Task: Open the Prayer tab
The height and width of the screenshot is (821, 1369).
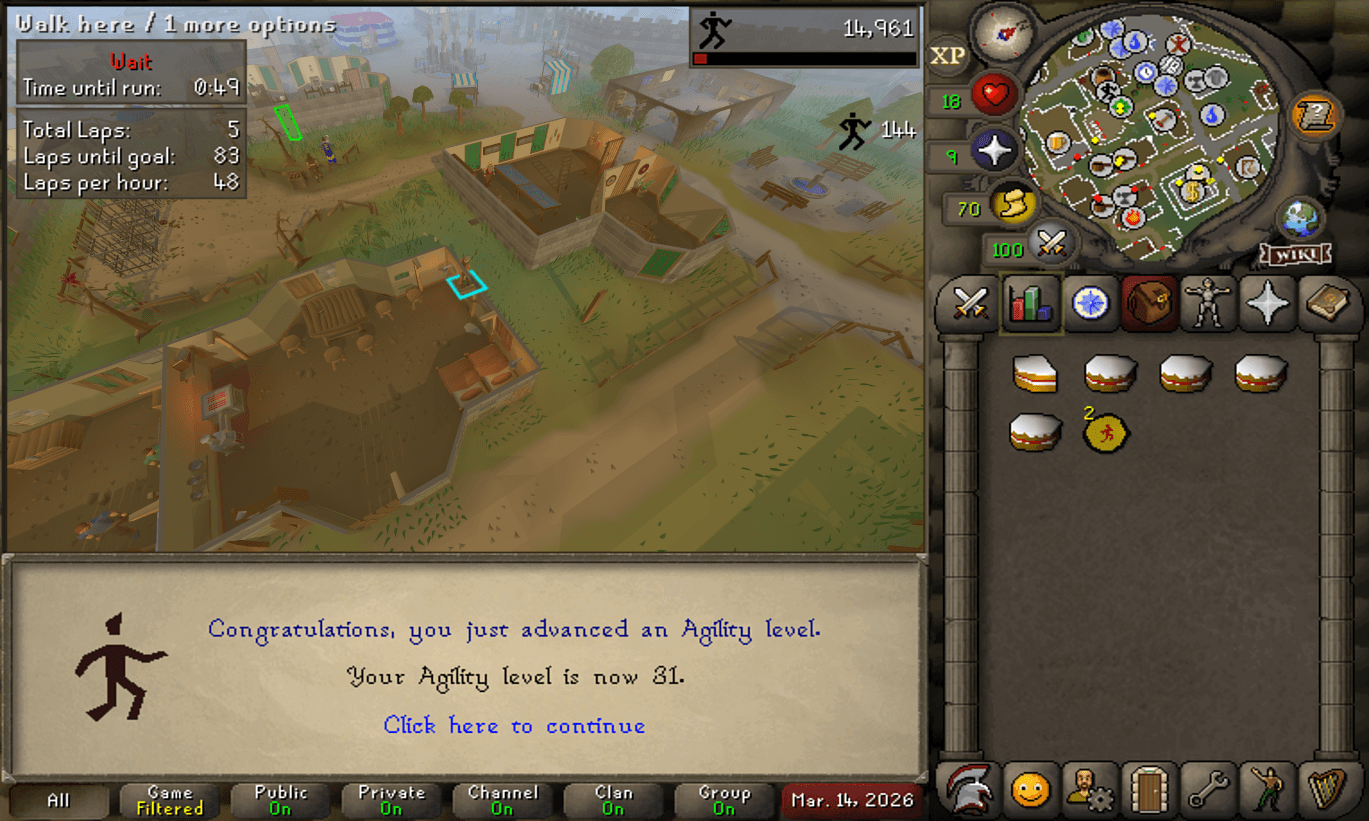Action: 1267,303
